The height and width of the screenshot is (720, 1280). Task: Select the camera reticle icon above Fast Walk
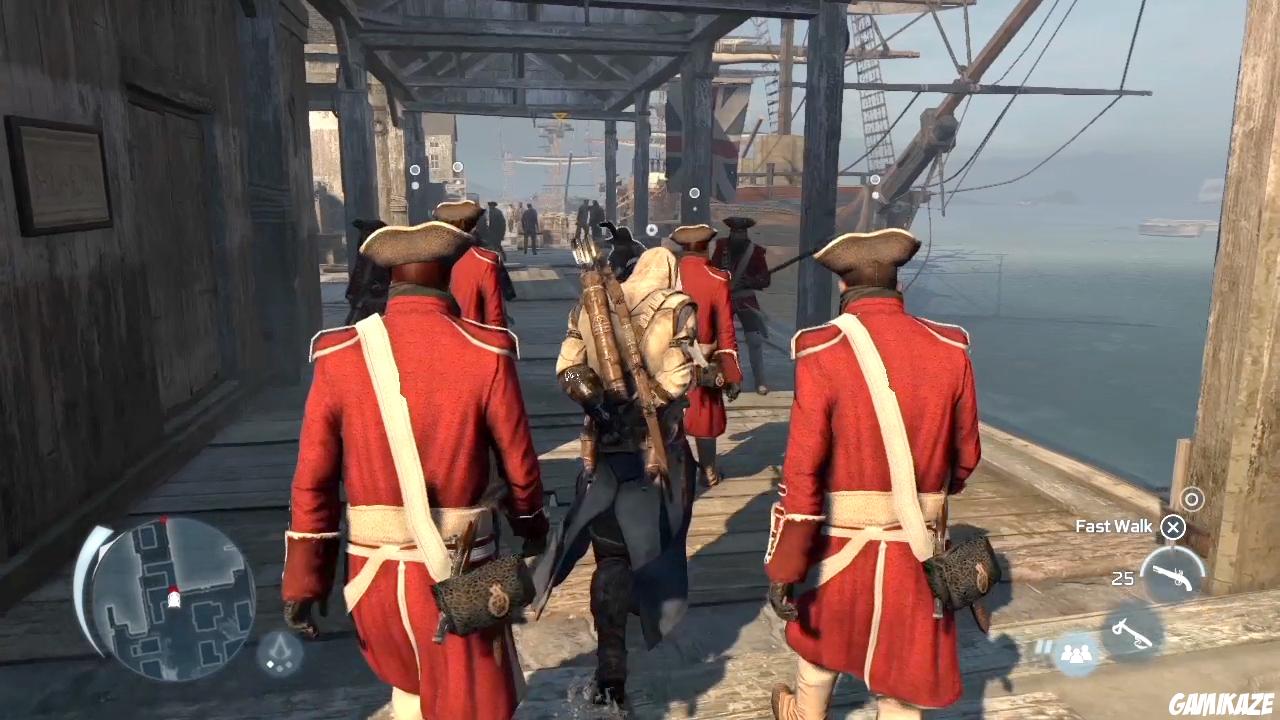point(1191,499)
